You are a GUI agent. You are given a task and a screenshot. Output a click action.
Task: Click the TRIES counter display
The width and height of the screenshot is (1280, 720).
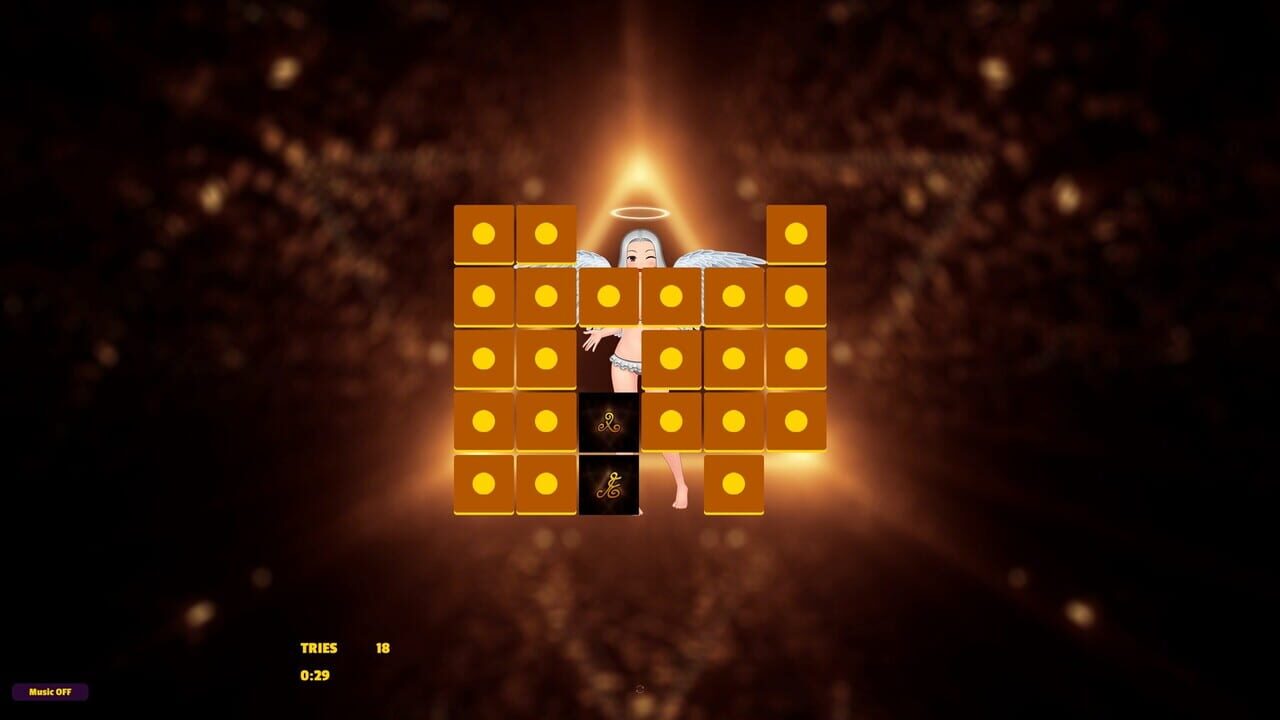320,647
